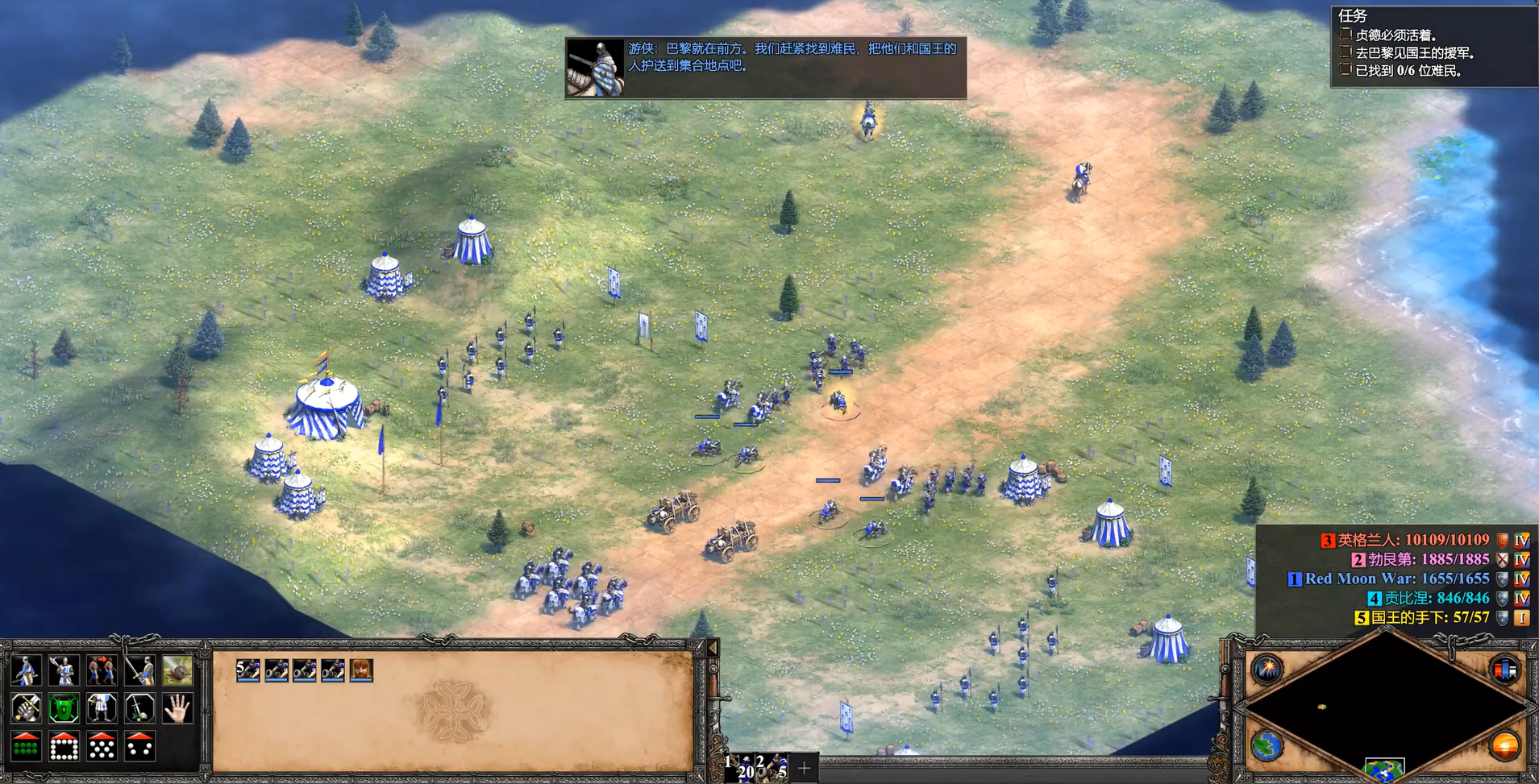
Task: Set the No Attack stance sword-in-ground icon
Action: 139,709
